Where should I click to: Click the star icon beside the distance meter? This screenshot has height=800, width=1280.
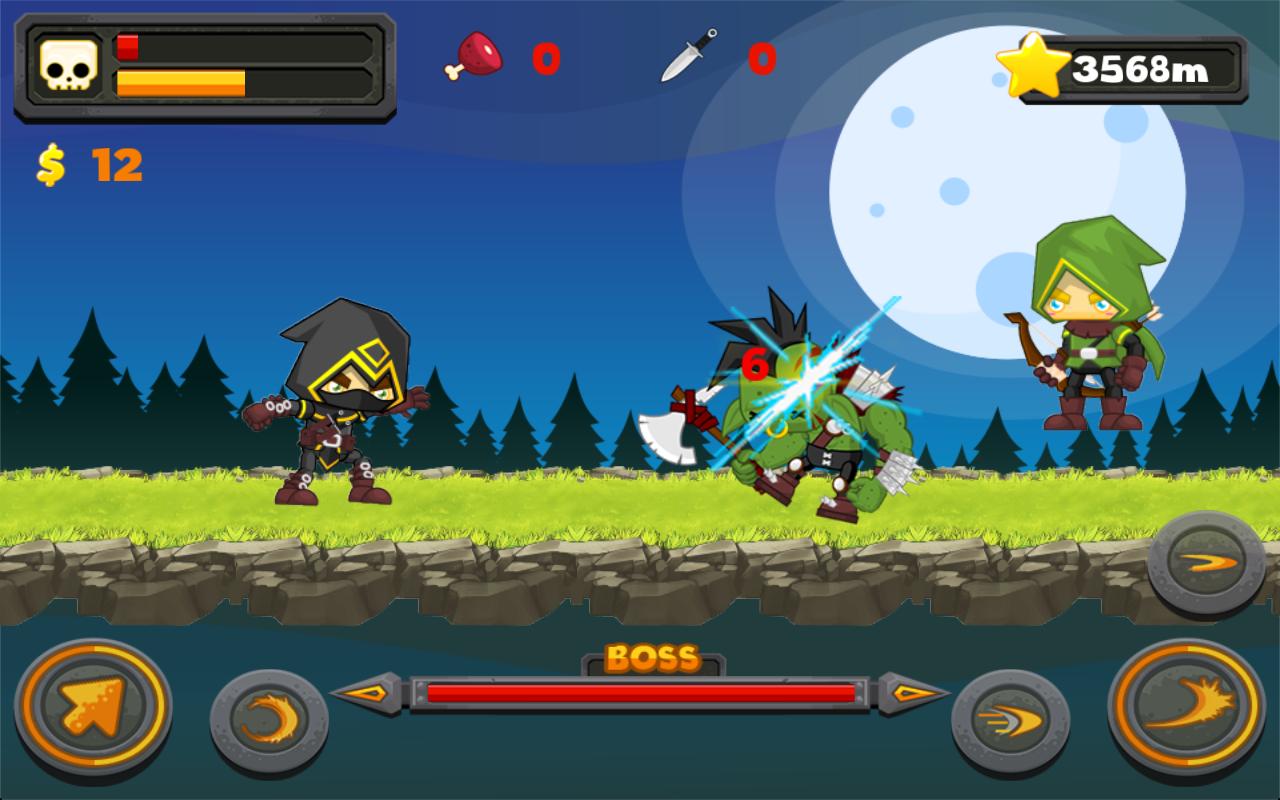tap(1035, 65)
